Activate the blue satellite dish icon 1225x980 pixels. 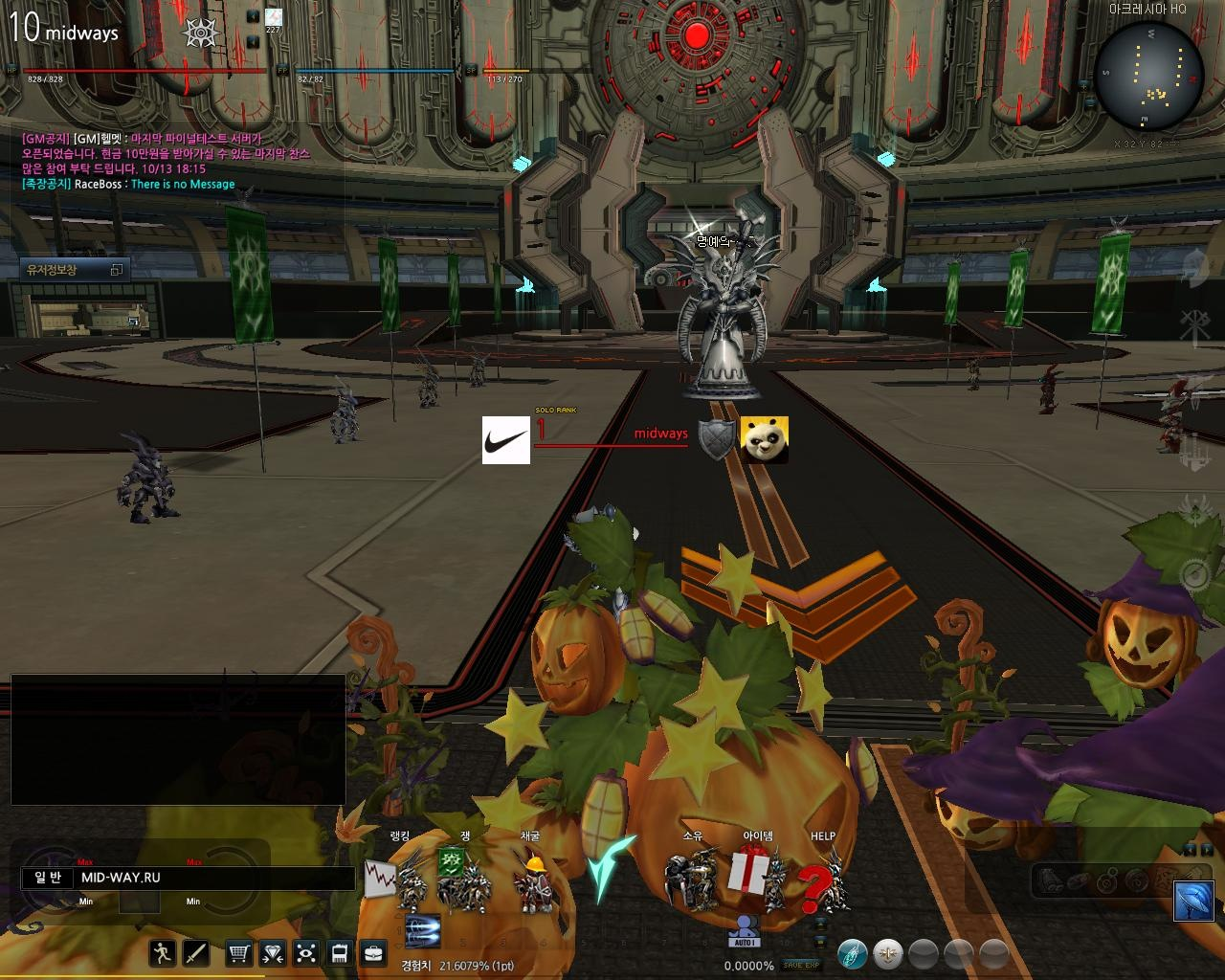coord(1194,902)
